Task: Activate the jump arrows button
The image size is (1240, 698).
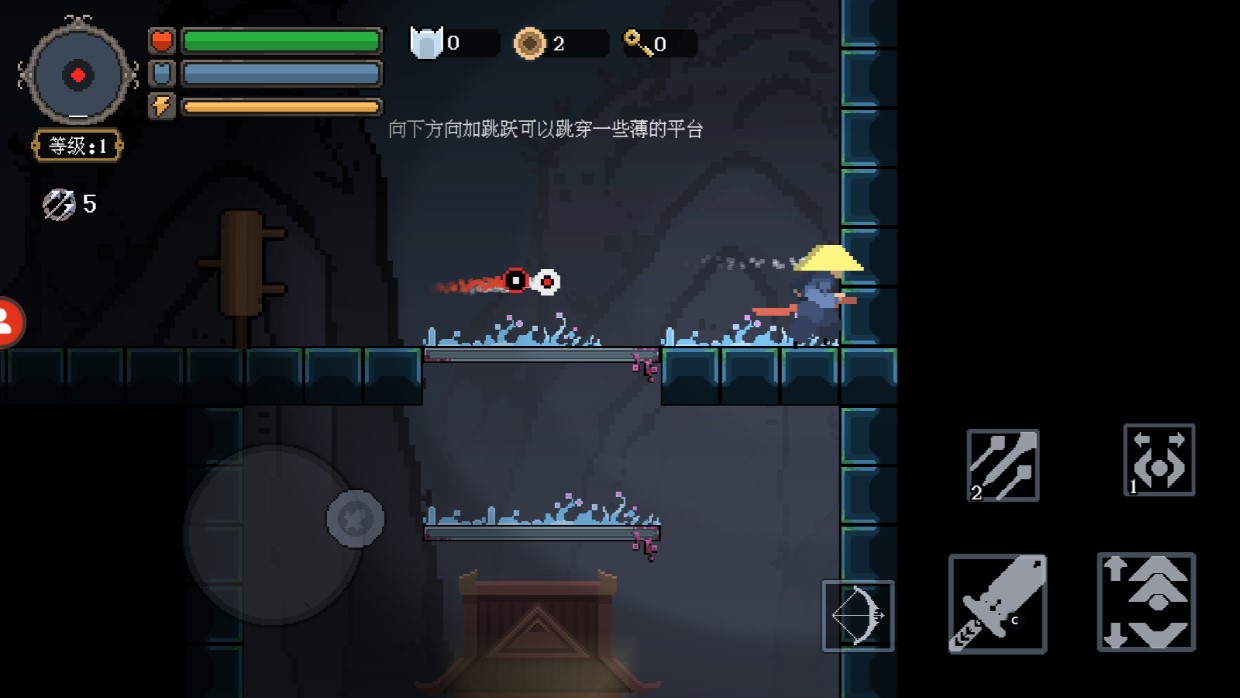Action: click(1146, 602)
